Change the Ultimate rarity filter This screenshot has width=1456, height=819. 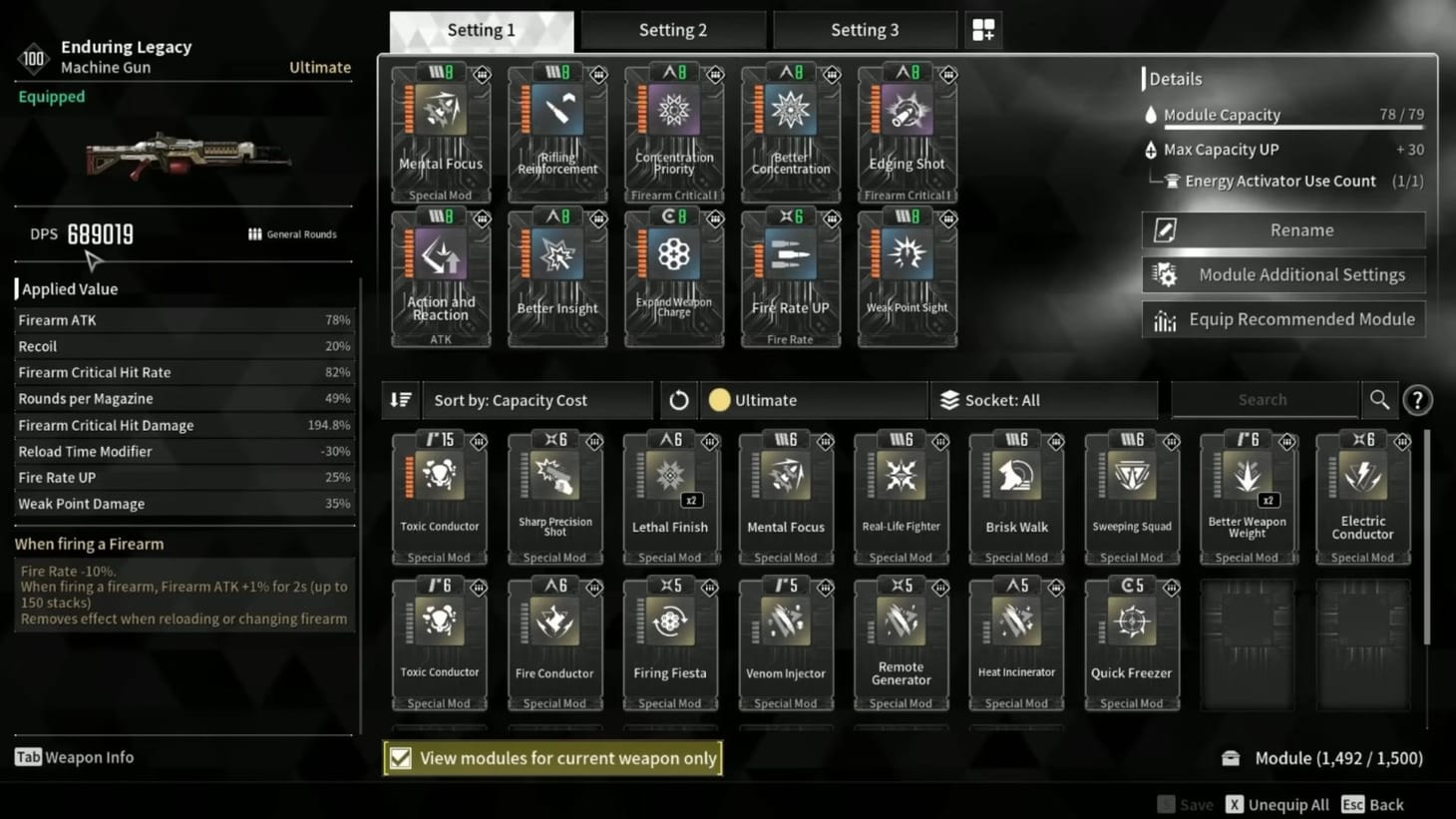[813, 399]
